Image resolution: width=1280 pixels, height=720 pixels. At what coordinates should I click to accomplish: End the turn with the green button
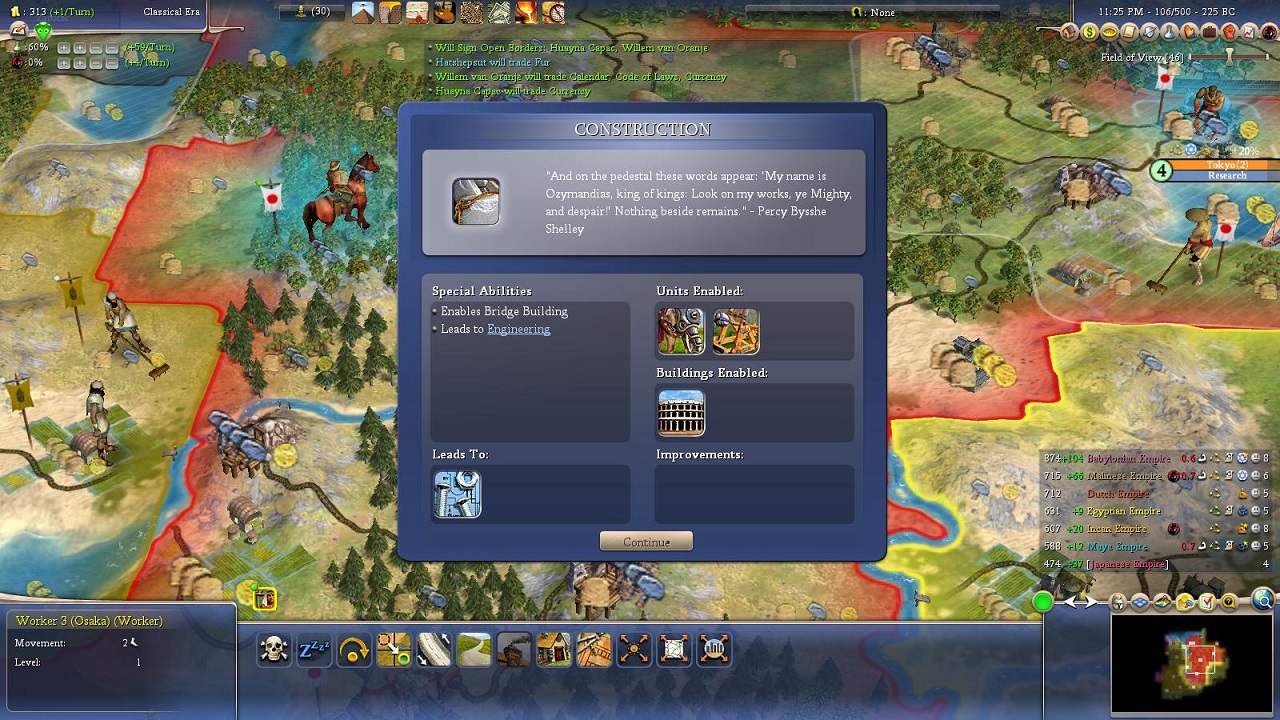point(1043,602)
